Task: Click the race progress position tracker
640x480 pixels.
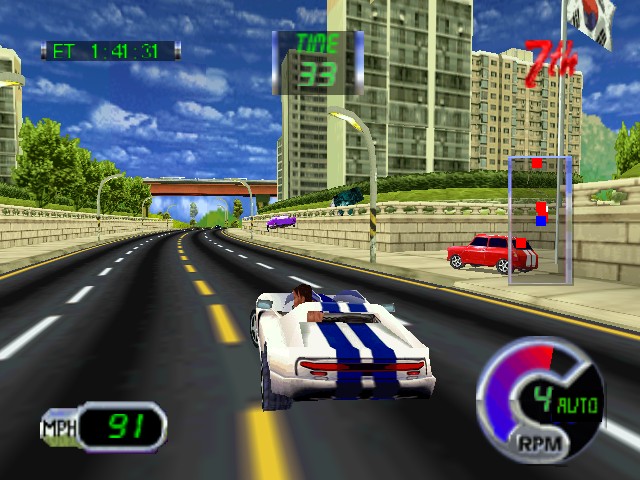Action: point(540,220)
